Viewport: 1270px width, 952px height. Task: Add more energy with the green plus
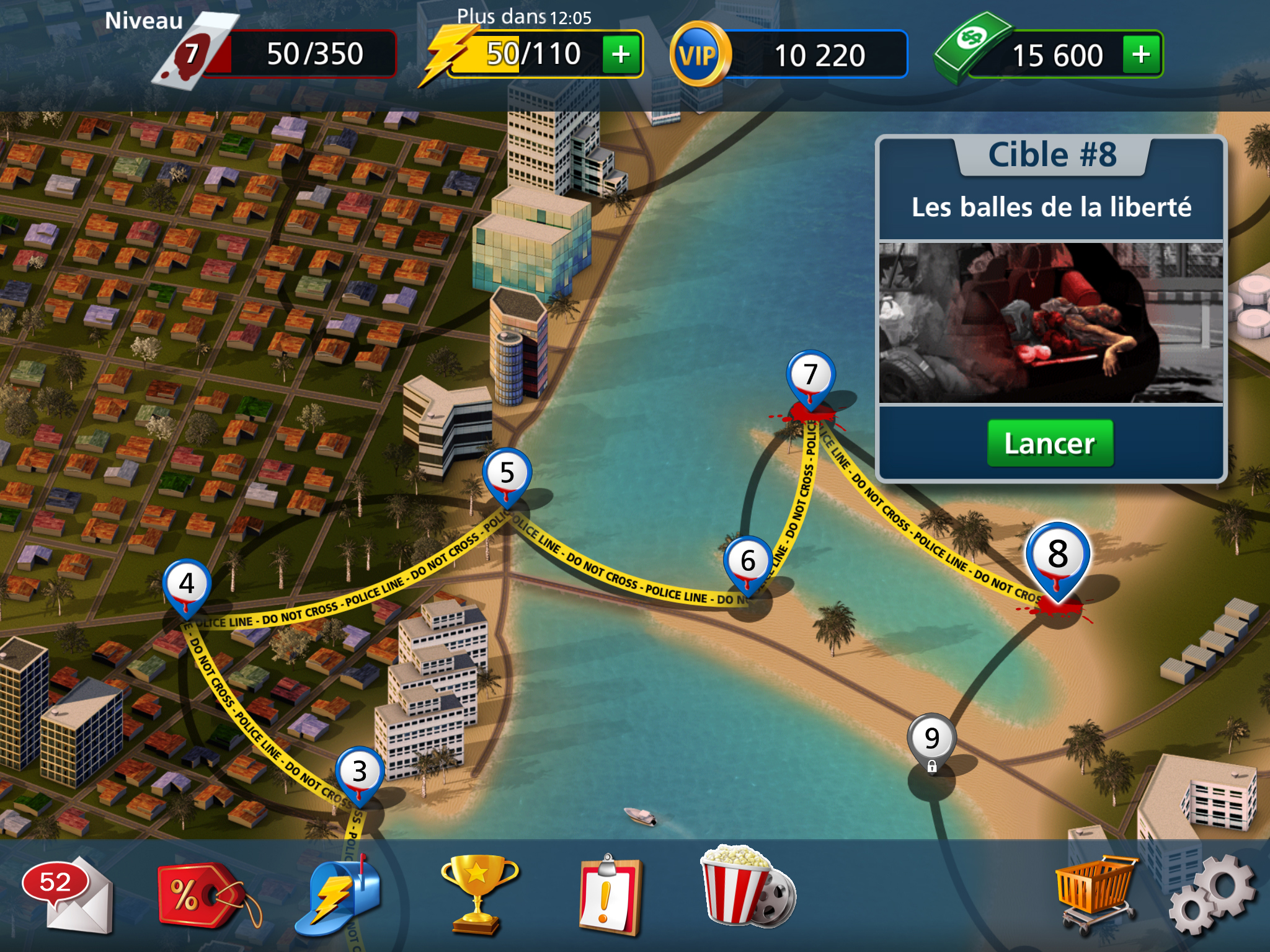point(621,55)
